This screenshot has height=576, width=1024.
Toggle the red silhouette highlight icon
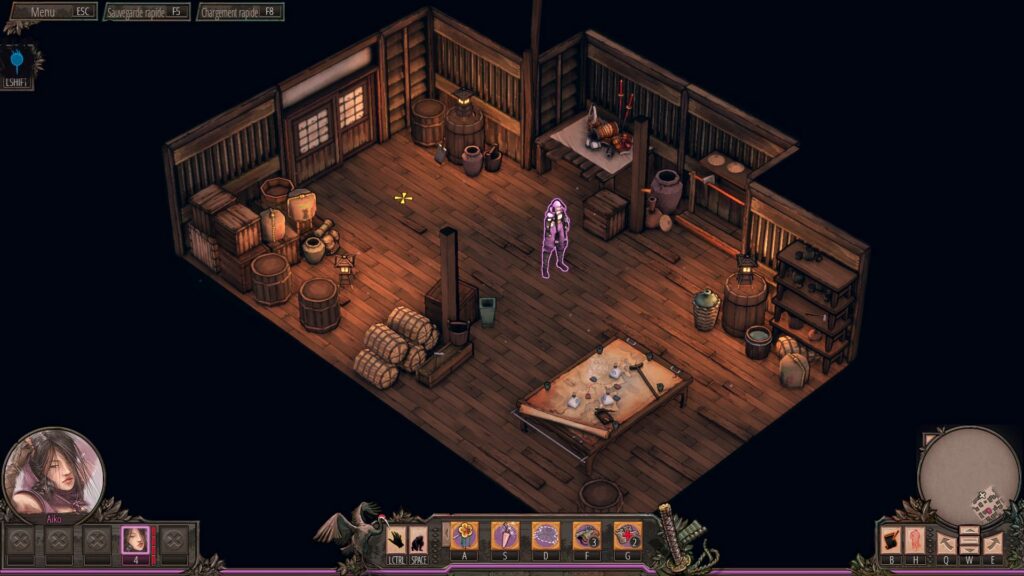(915, 541)
